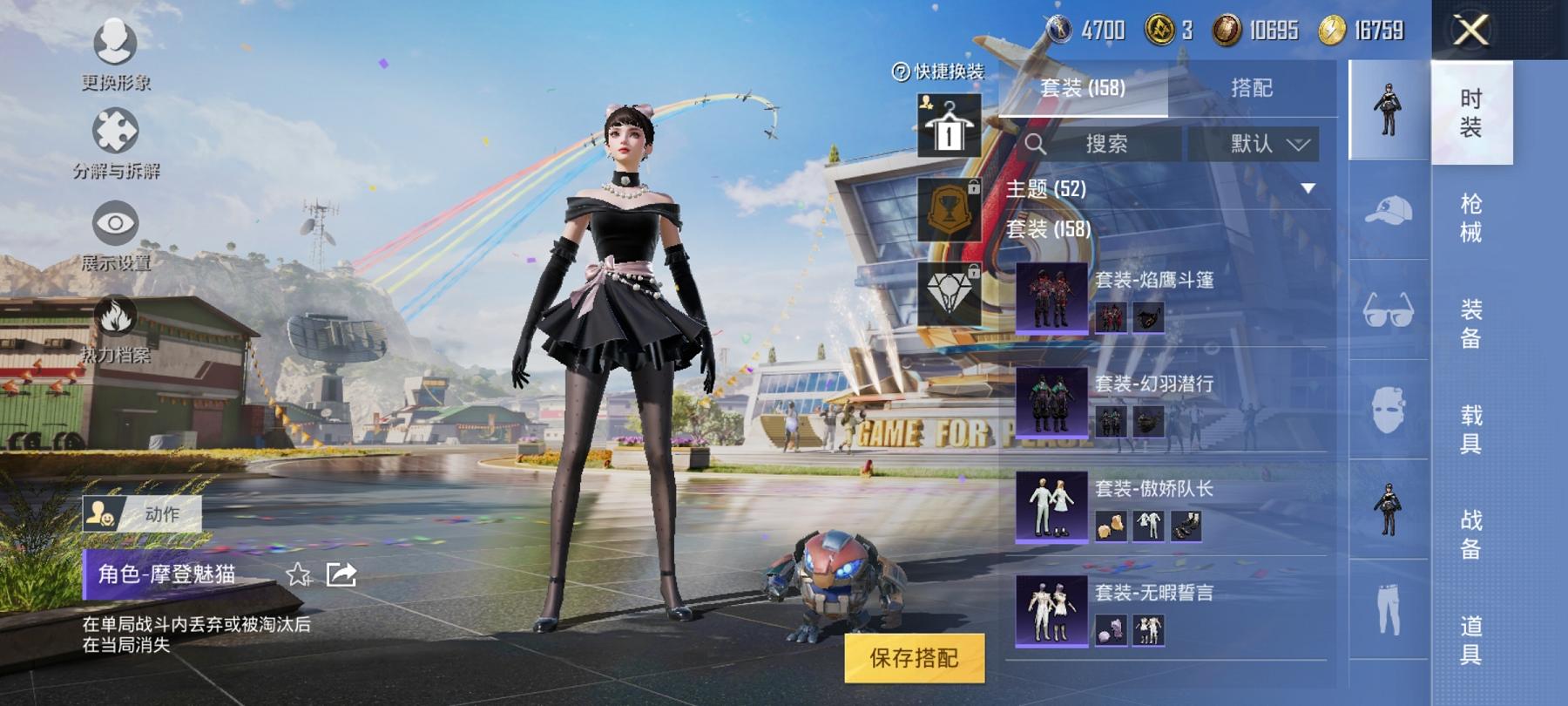Switch to the 枪械 sidebar category
The height and width of the screenshot is (706, 1568).
pyautogui.click(x=1469, y=215)
